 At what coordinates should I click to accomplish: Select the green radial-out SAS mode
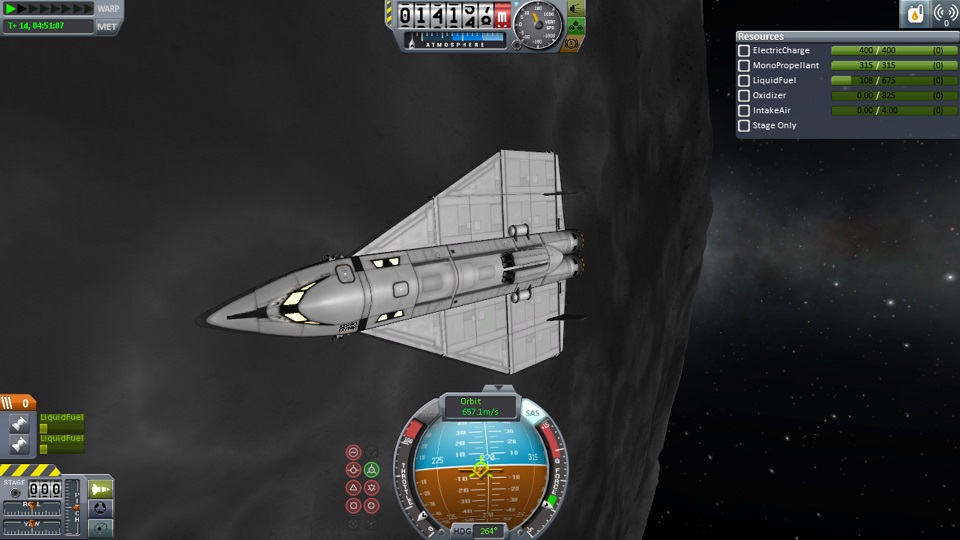[x=371, y=469]
